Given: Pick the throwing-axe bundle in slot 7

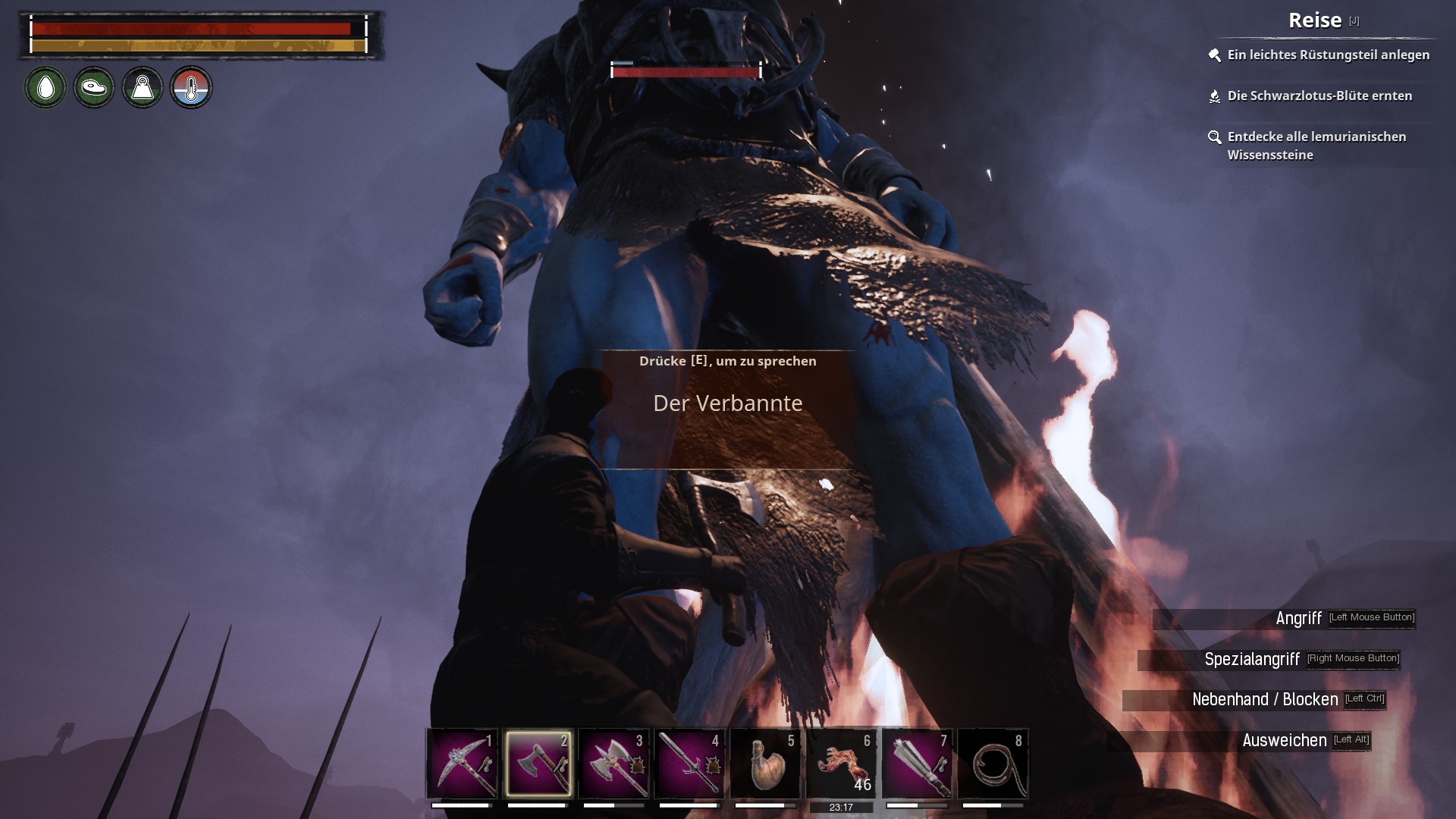Looking at the screenshot, I should (917, 763).
